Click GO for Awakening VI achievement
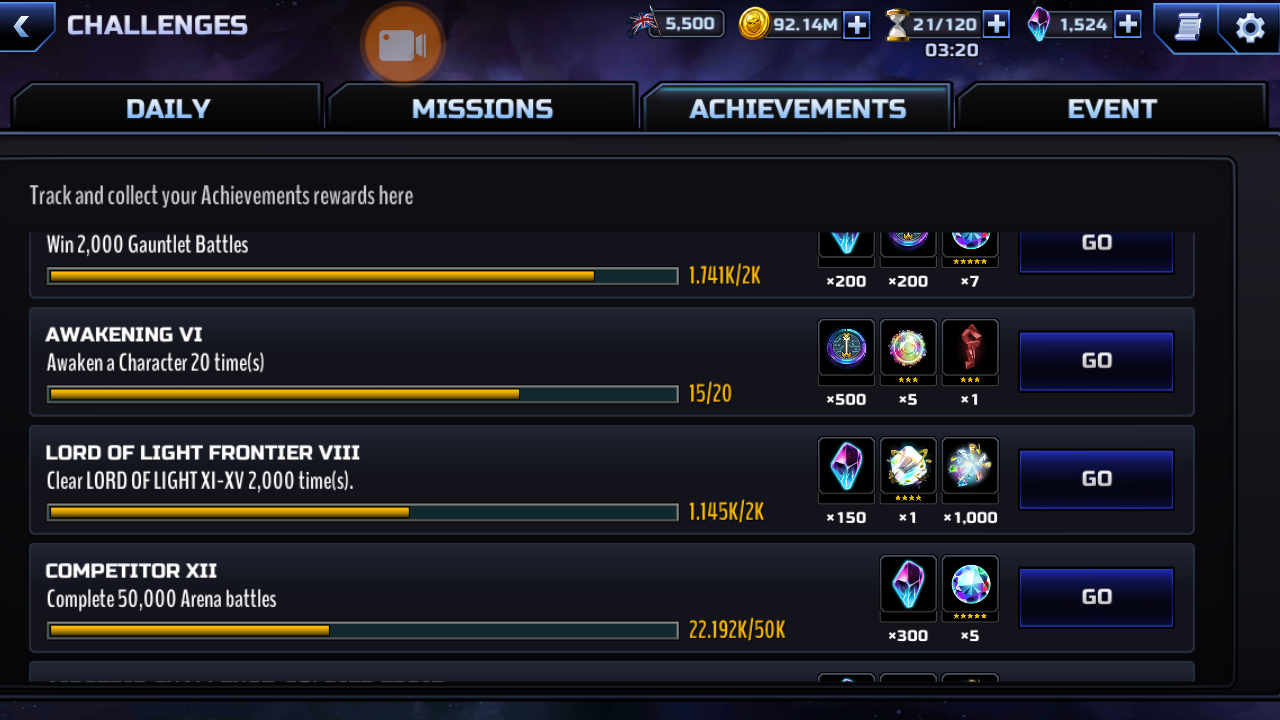 coord(1096,361)
